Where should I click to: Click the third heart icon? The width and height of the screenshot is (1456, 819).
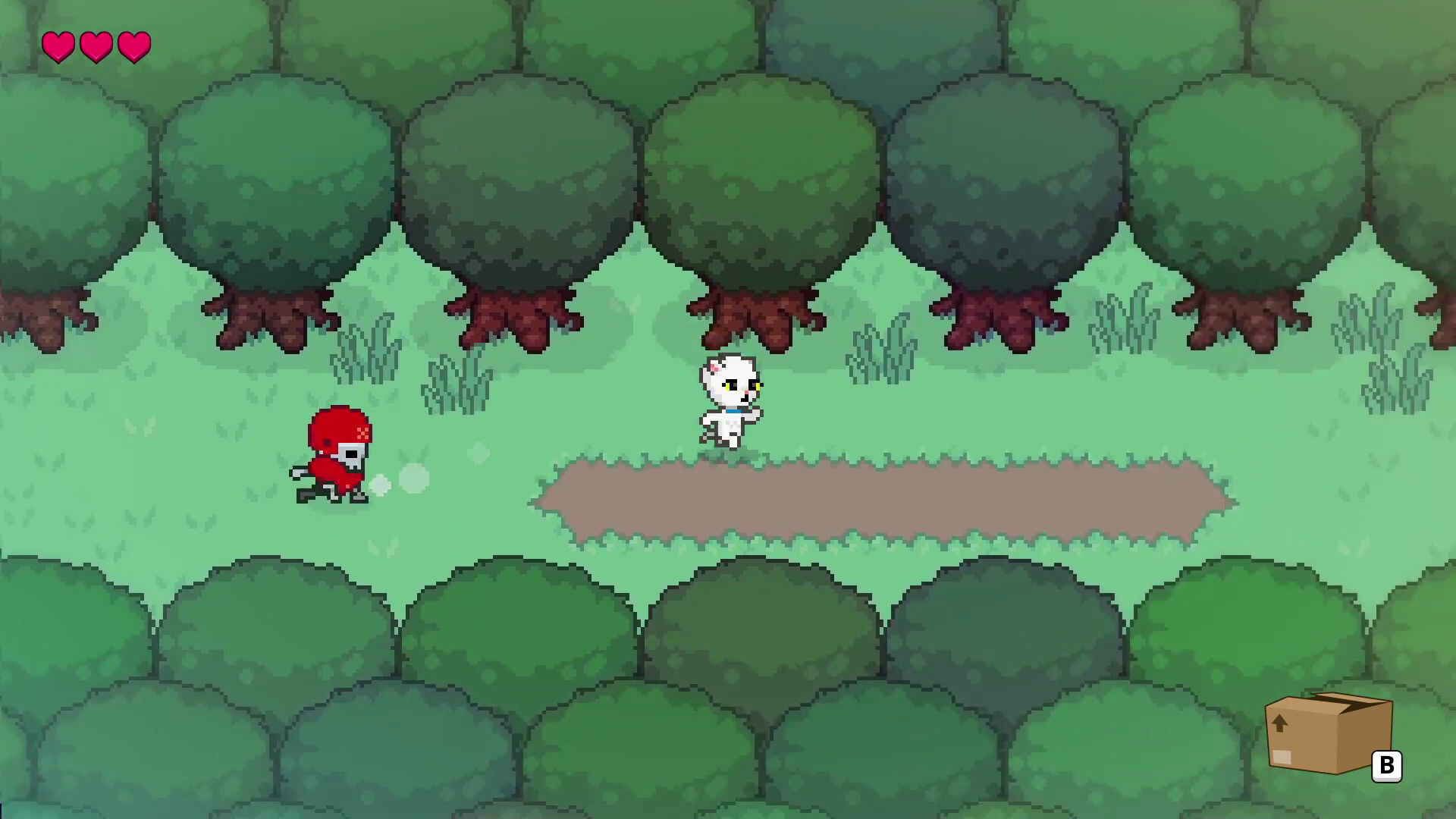[x=133, y=47]
